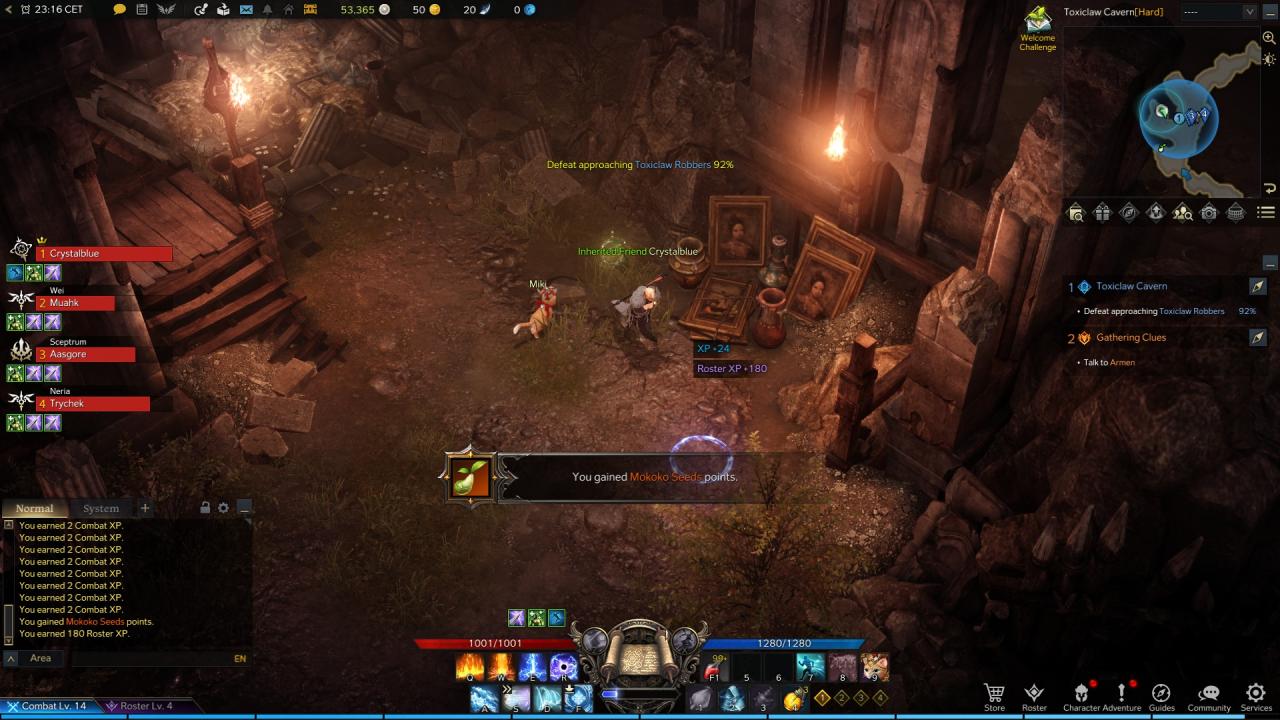
Task: Switch to the System chat tab
Action: tap(101, 508)
